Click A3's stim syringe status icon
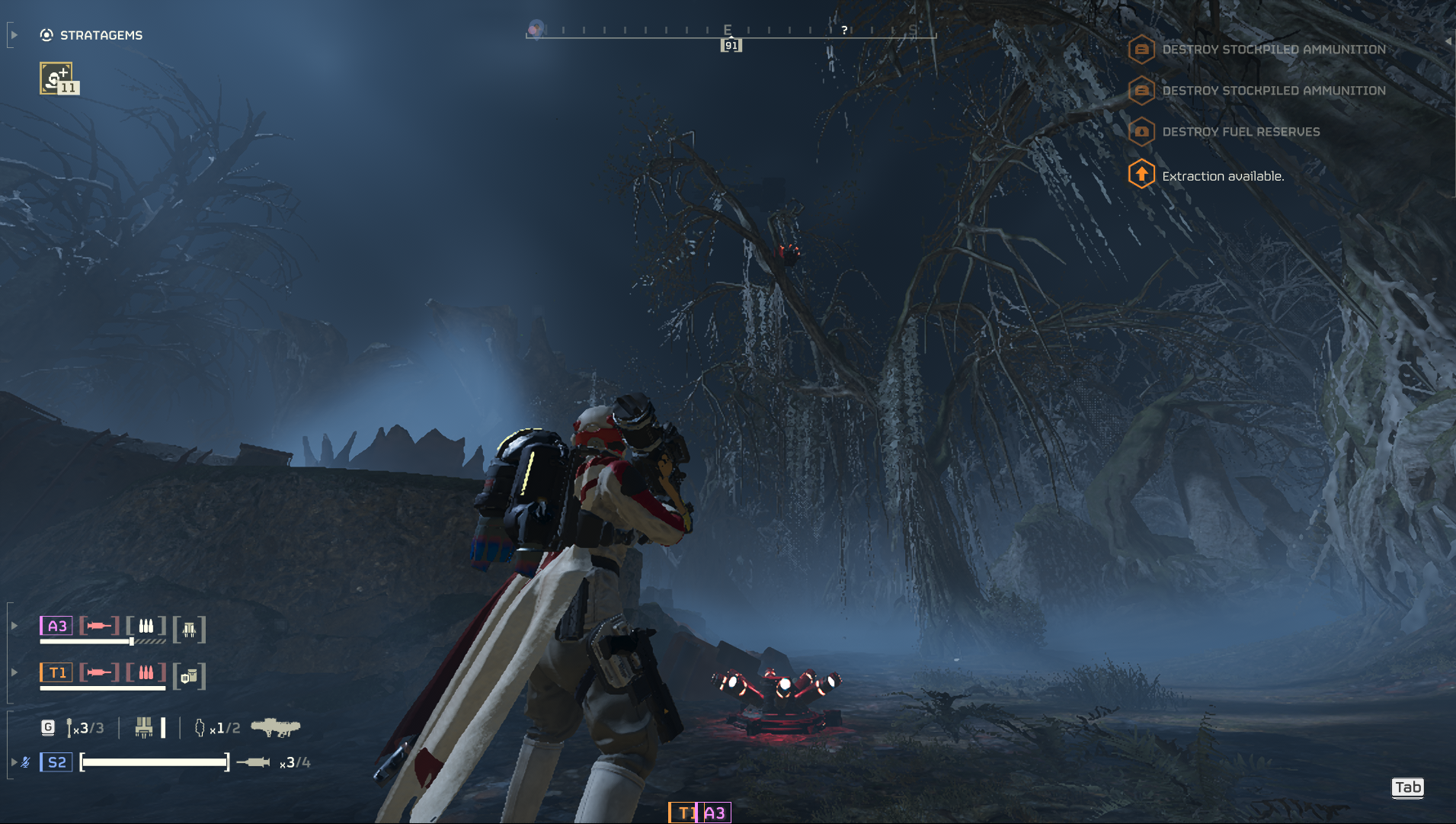 click(x=99, y=626)
